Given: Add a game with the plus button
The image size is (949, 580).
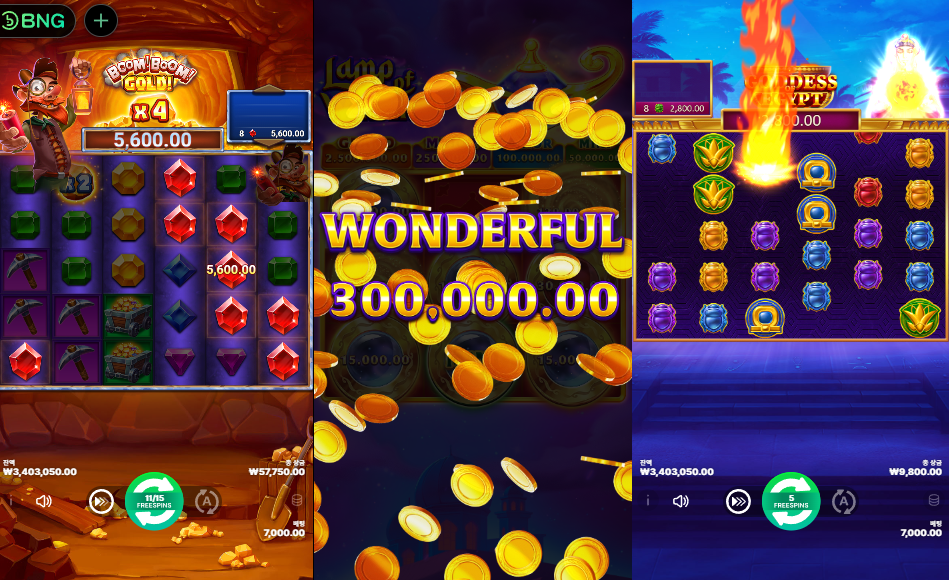Looking at the screenshot, I should pyautogui.click(x=101, y=20).
